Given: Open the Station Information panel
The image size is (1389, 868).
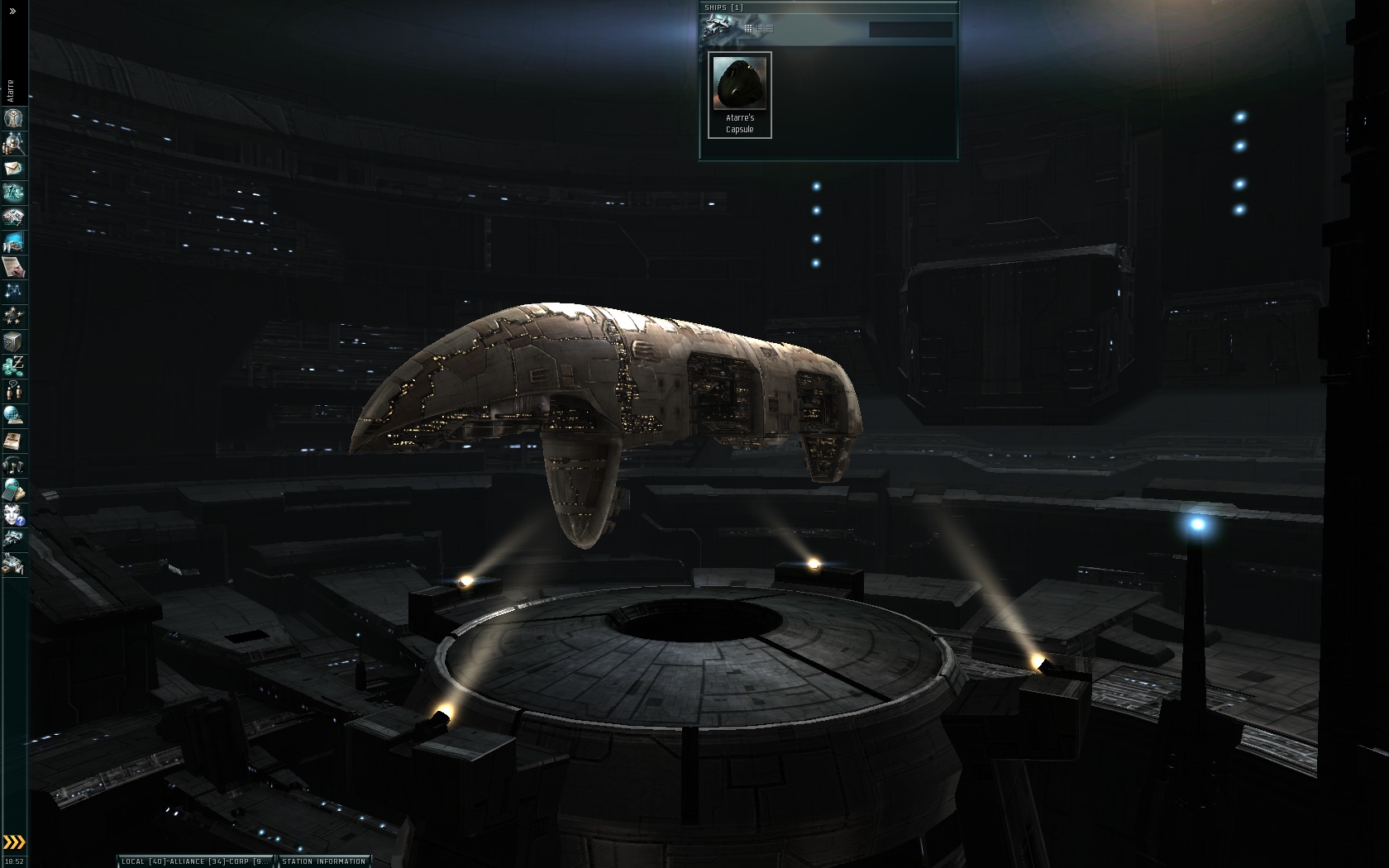Looking at the screenshot, I should click(324, 861).
